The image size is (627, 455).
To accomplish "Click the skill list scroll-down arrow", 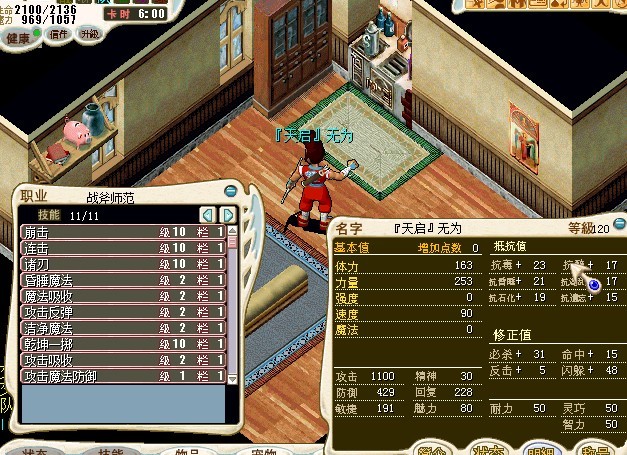I will tap(233, 379).
